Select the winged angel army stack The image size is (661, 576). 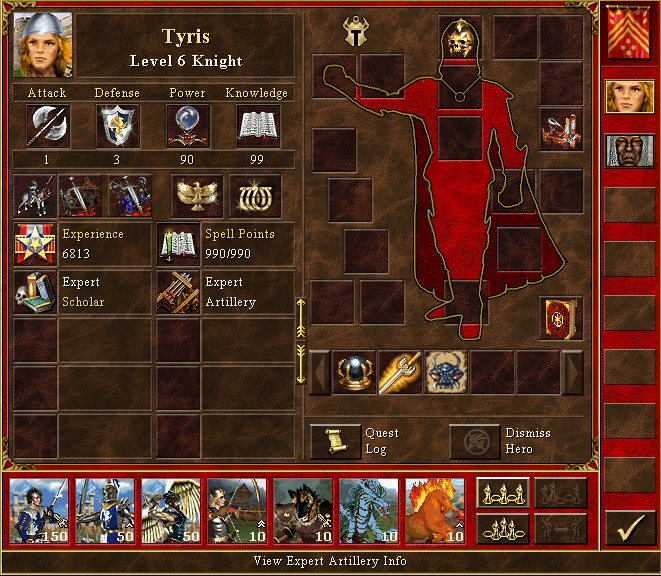point(171,510)
